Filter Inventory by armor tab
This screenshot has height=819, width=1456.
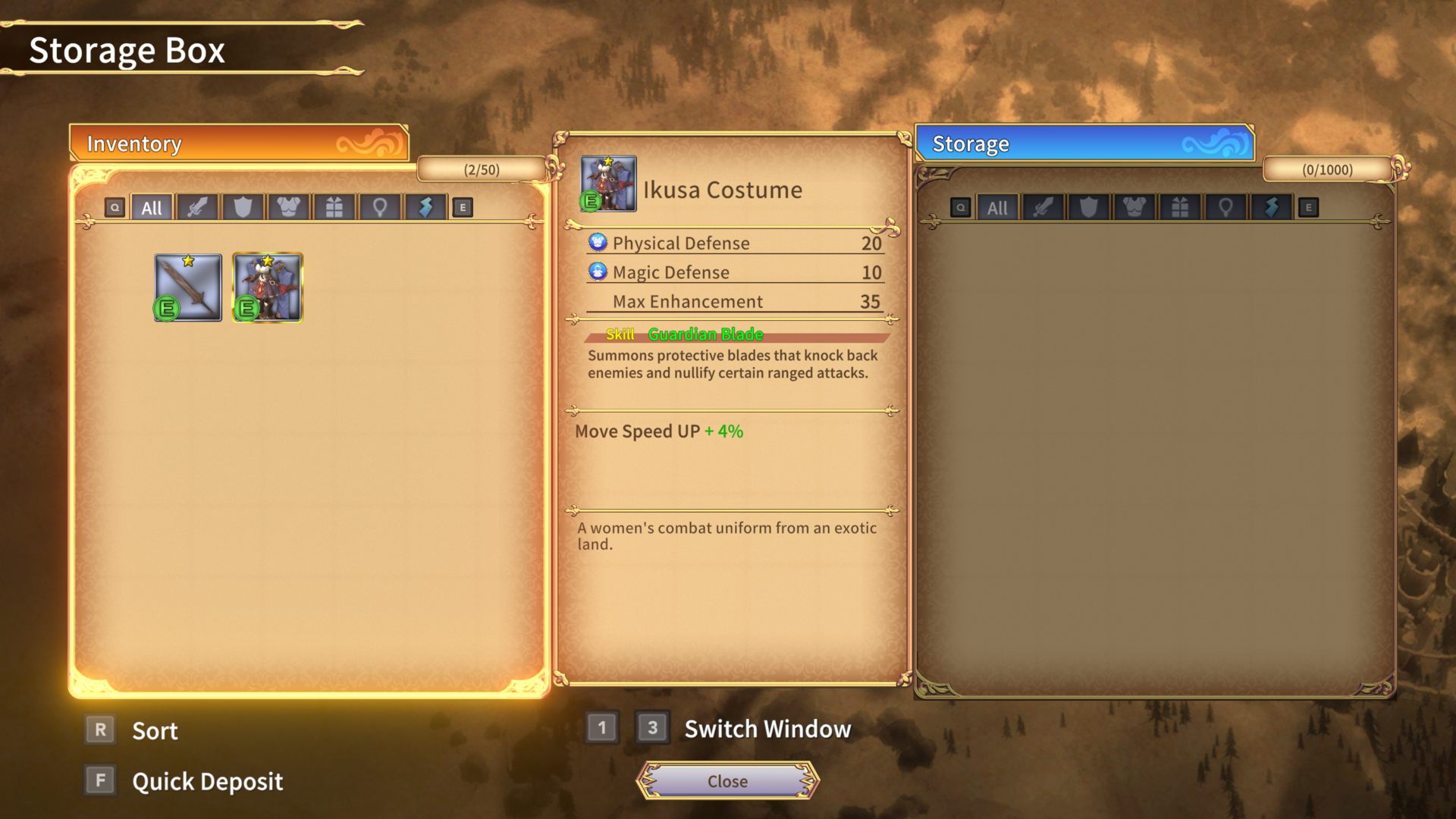(288, 208)
